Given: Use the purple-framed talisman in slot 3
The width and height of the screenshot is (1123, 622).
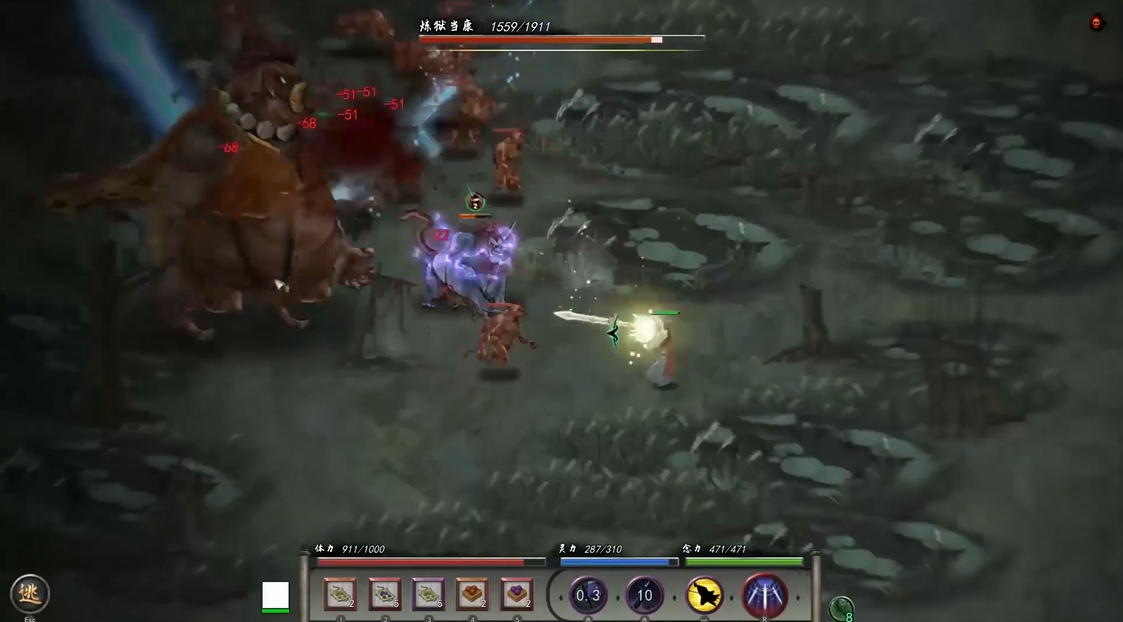Looking at the screenshot, I should coord(428,595).
